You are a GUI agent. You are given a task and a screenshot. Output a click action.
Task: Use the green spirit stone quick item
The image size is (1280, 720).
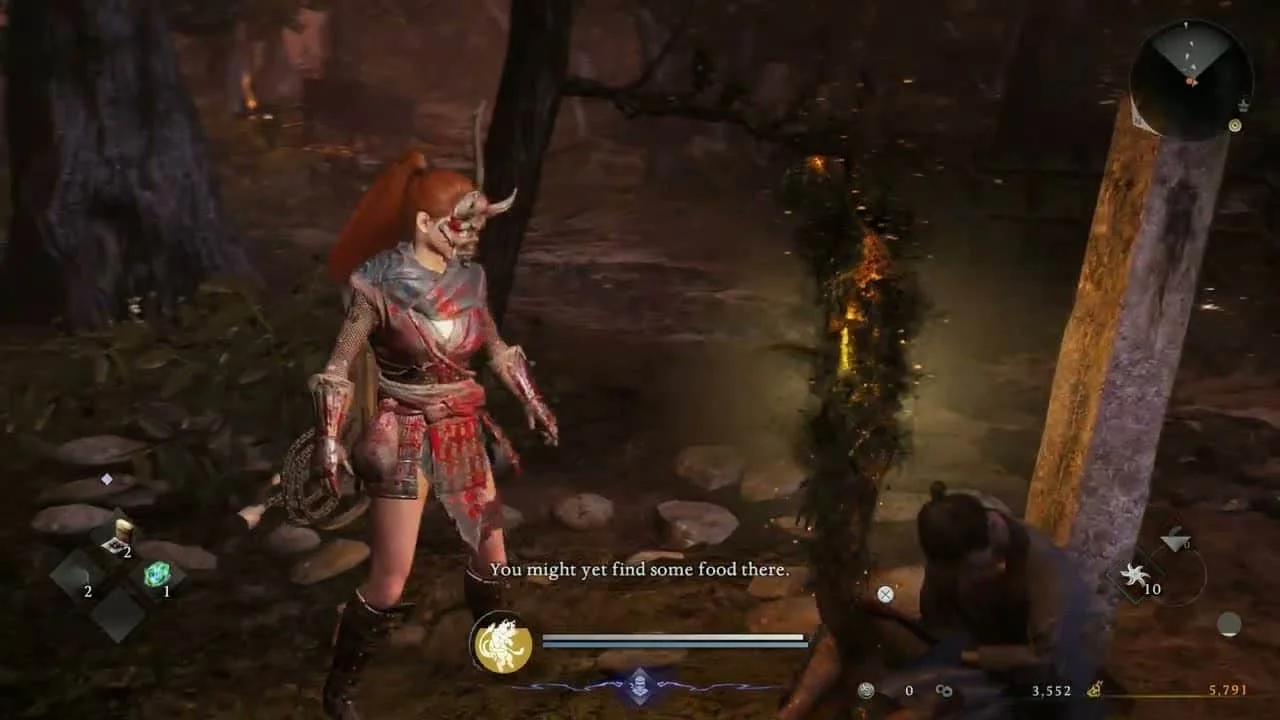pyautogui.click(x=157, y=574)
